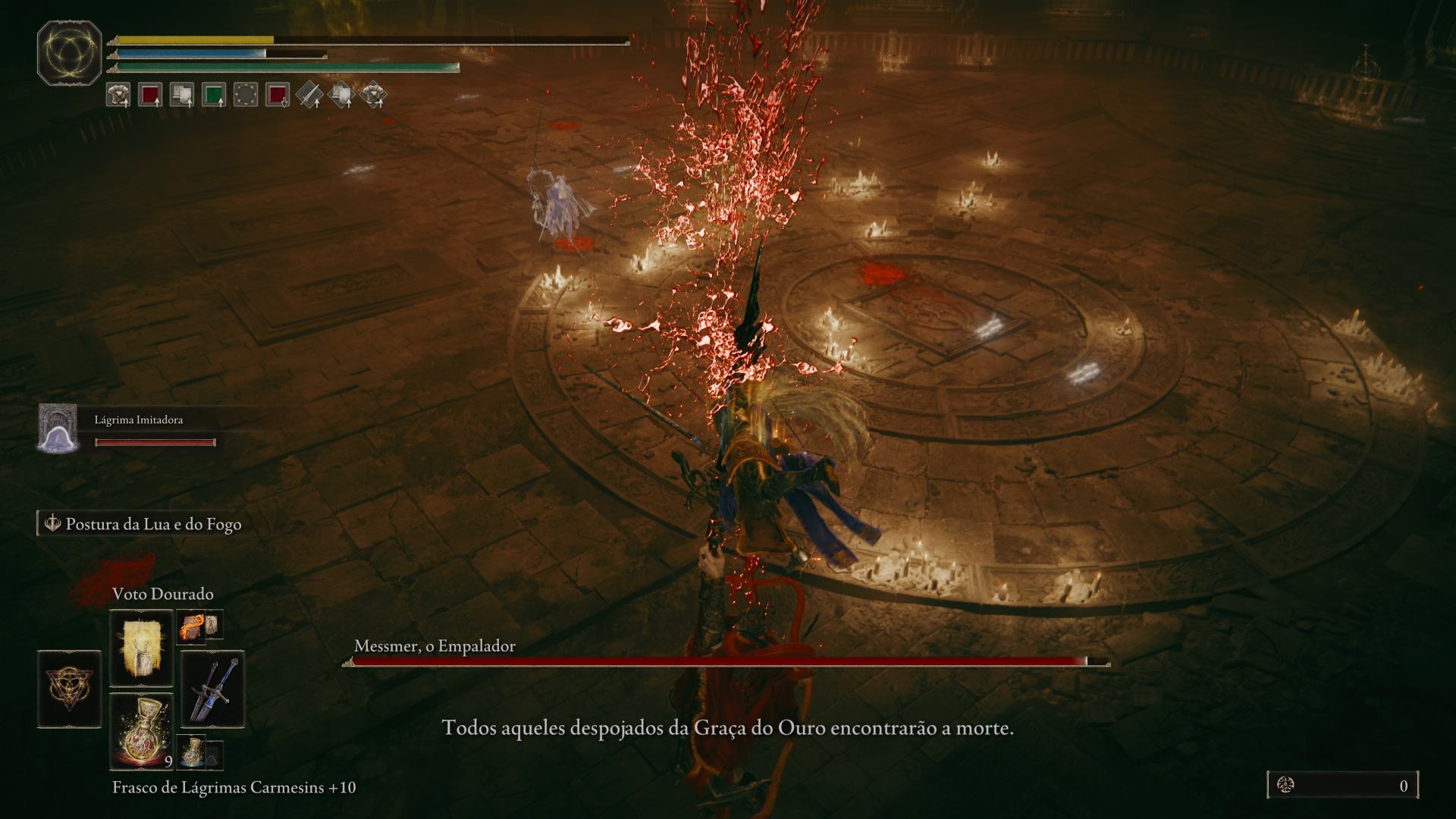1456x819 pixels.
Task: Click the Lágrima Imitadora summon portrait
Action: [58, 429]
